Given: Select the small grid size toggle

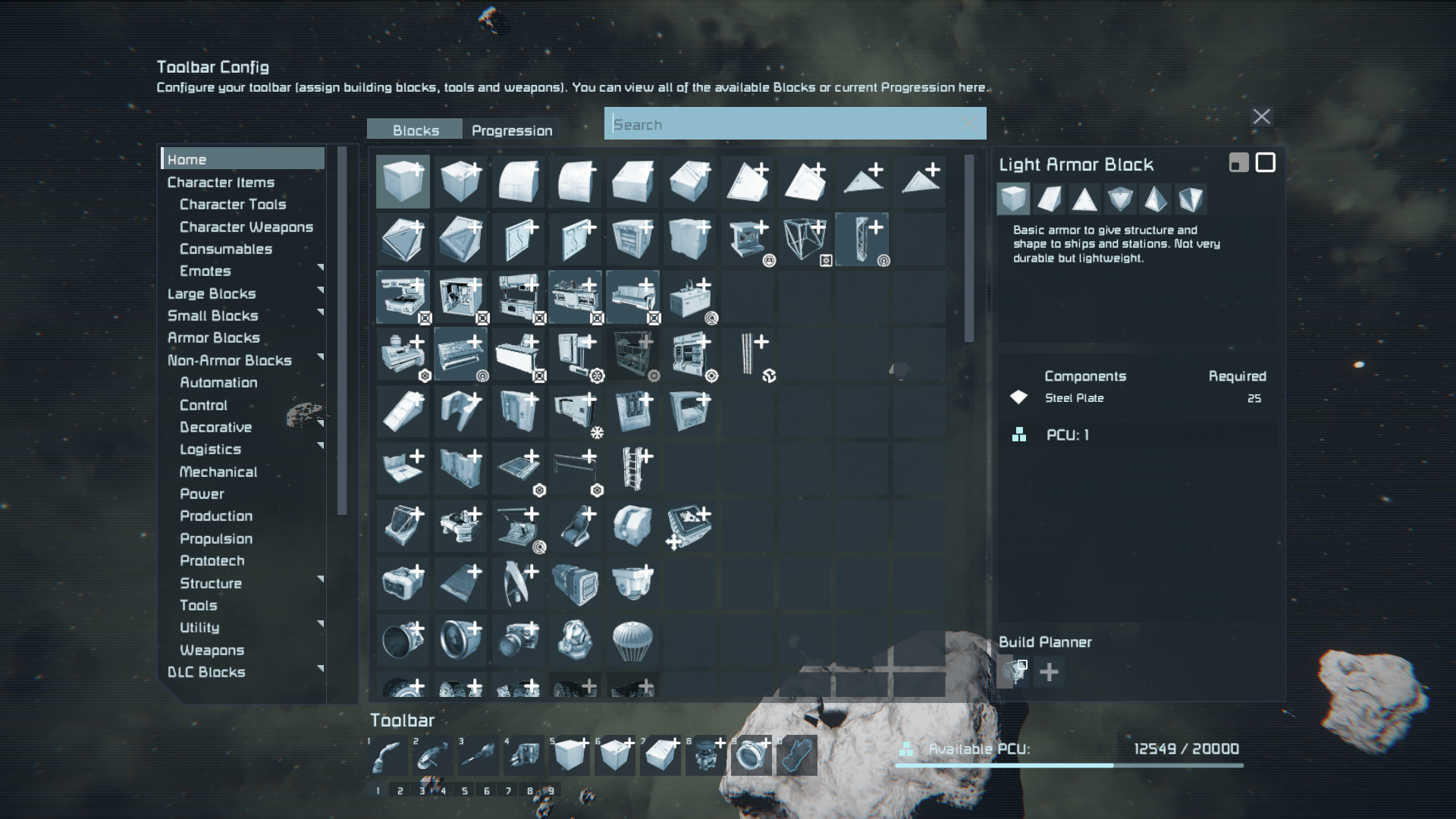Looking at the screenshot, I should tap(1238, 163).
